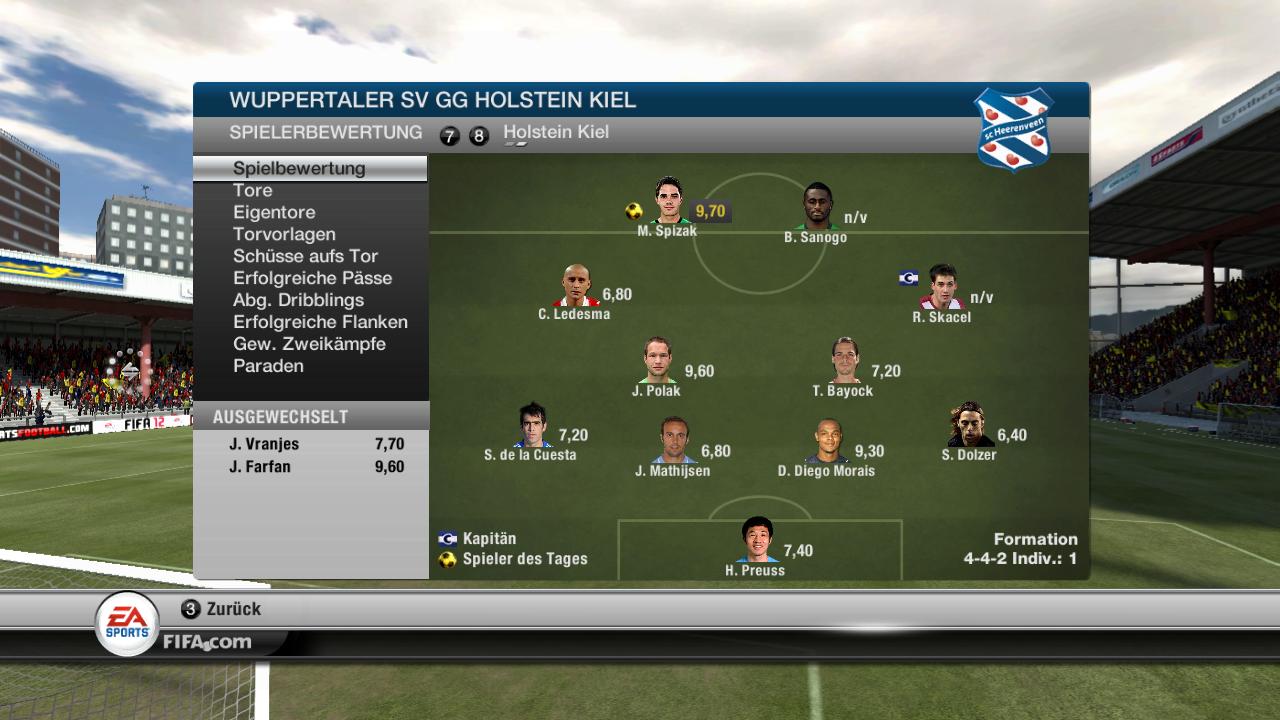Show Erfolgreiche Flanken statistic
This screenshot has width=1280, height=720.
point(320,322)
